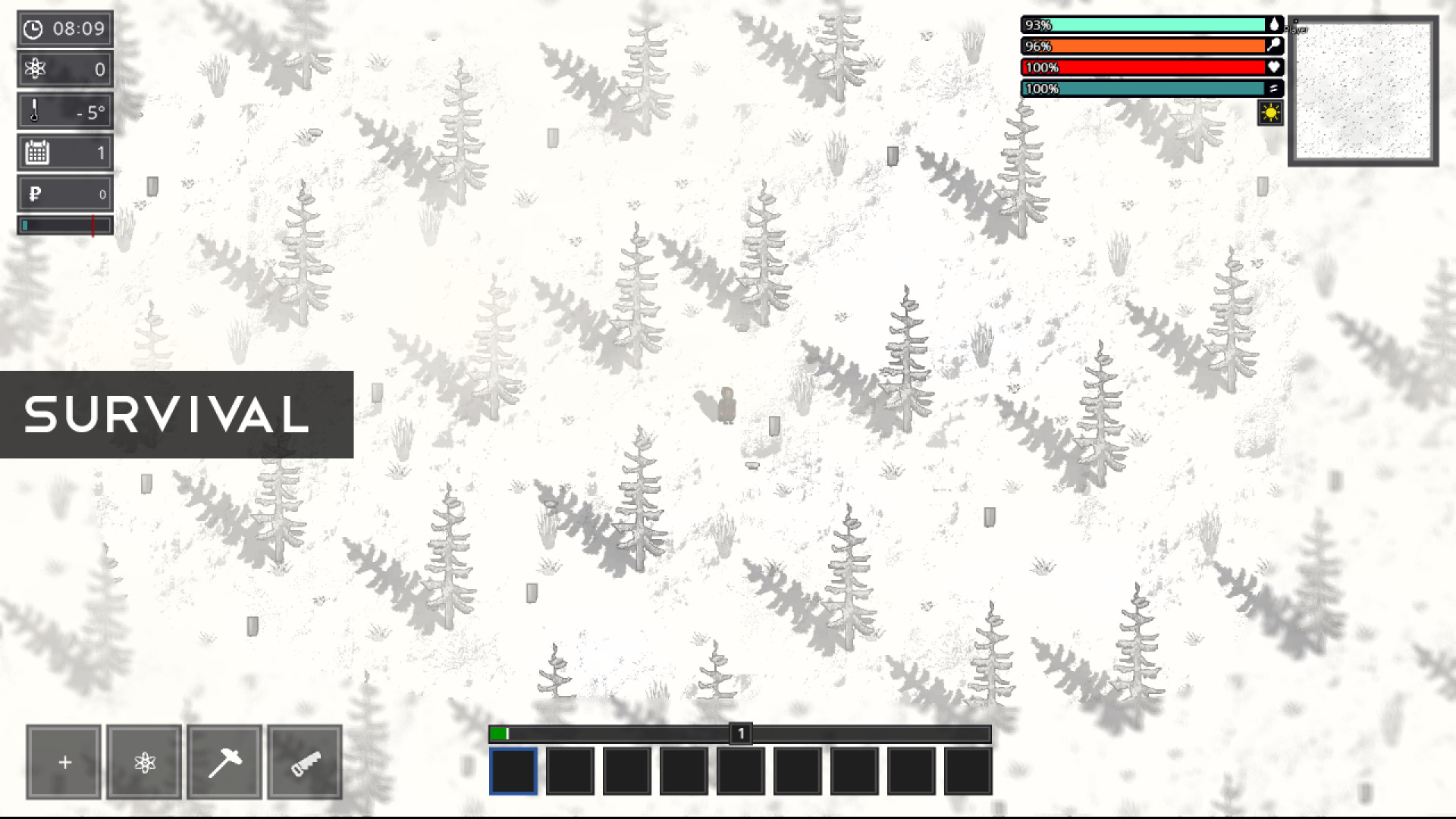Click the atom counter showing 0
1456x819 pixels.
64,69
